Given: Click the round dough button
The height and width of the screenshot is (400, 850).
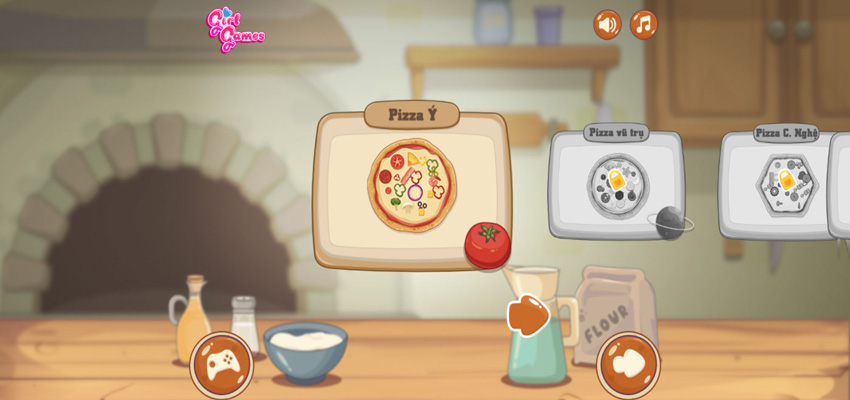Looking at the screenshot, I should (628, 364).
